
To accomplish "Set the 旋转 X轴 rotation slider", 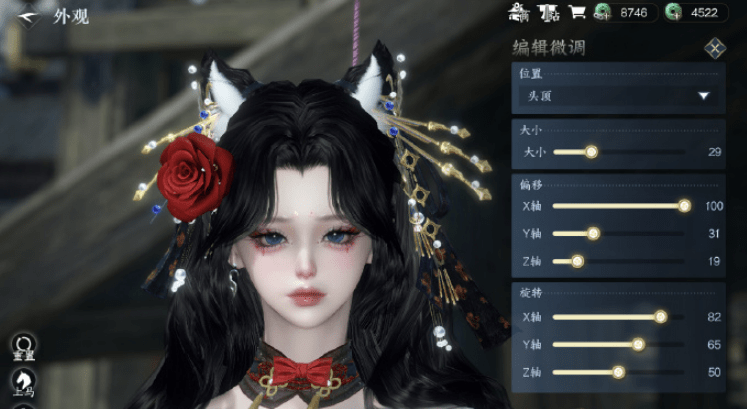I will (660, 317).
